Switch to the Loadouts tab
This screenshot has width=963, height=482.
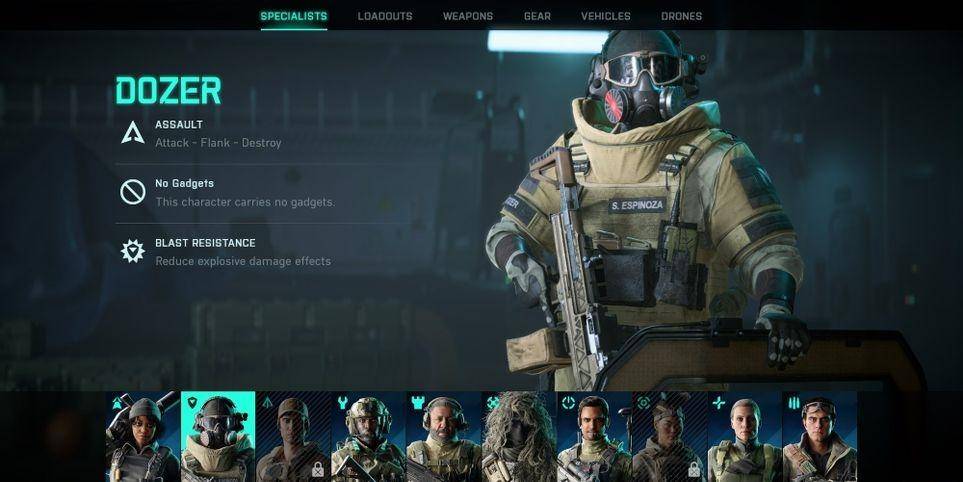pyautogui.click(x=385, y=16)
